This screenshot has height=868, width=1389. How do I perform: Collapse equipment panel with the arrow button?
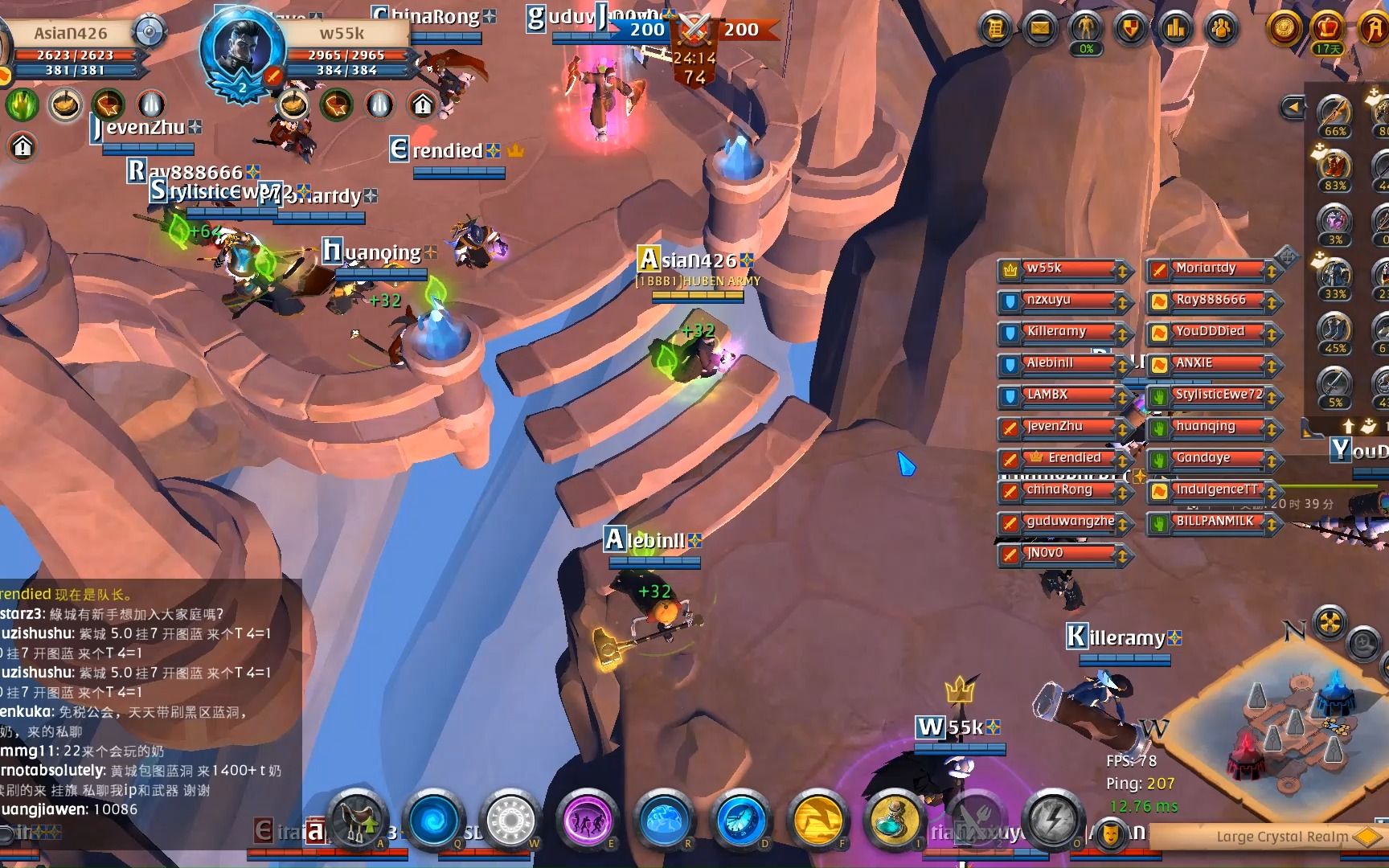click(x=1293, y=107)
